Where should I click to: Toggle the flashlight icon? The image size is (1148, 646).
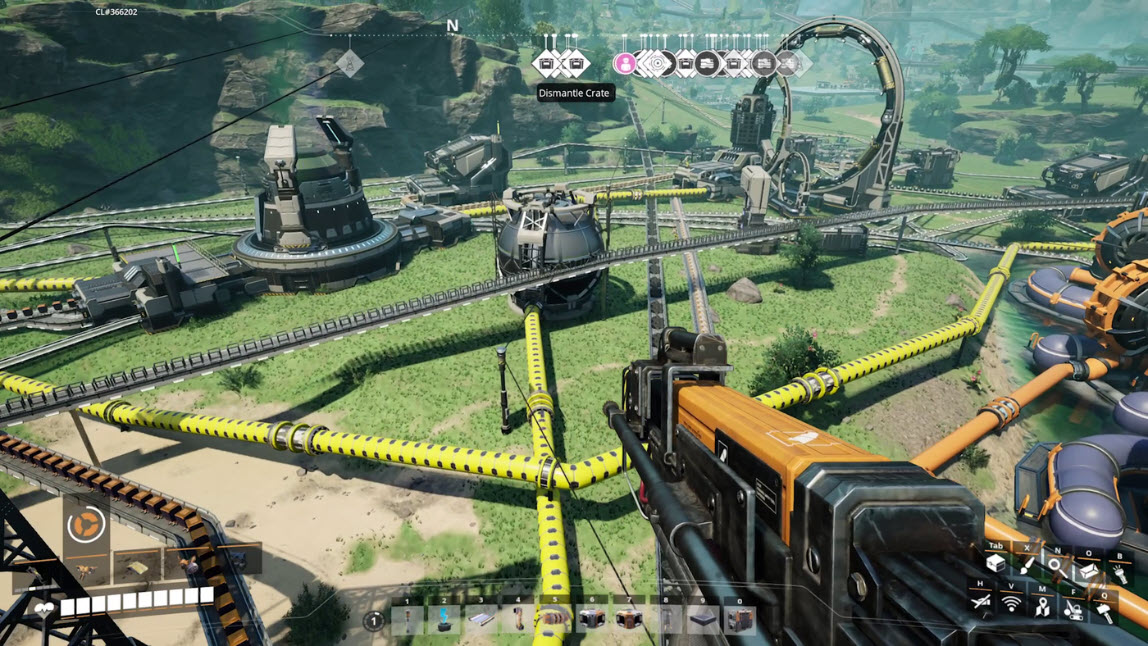(1119, 573)
